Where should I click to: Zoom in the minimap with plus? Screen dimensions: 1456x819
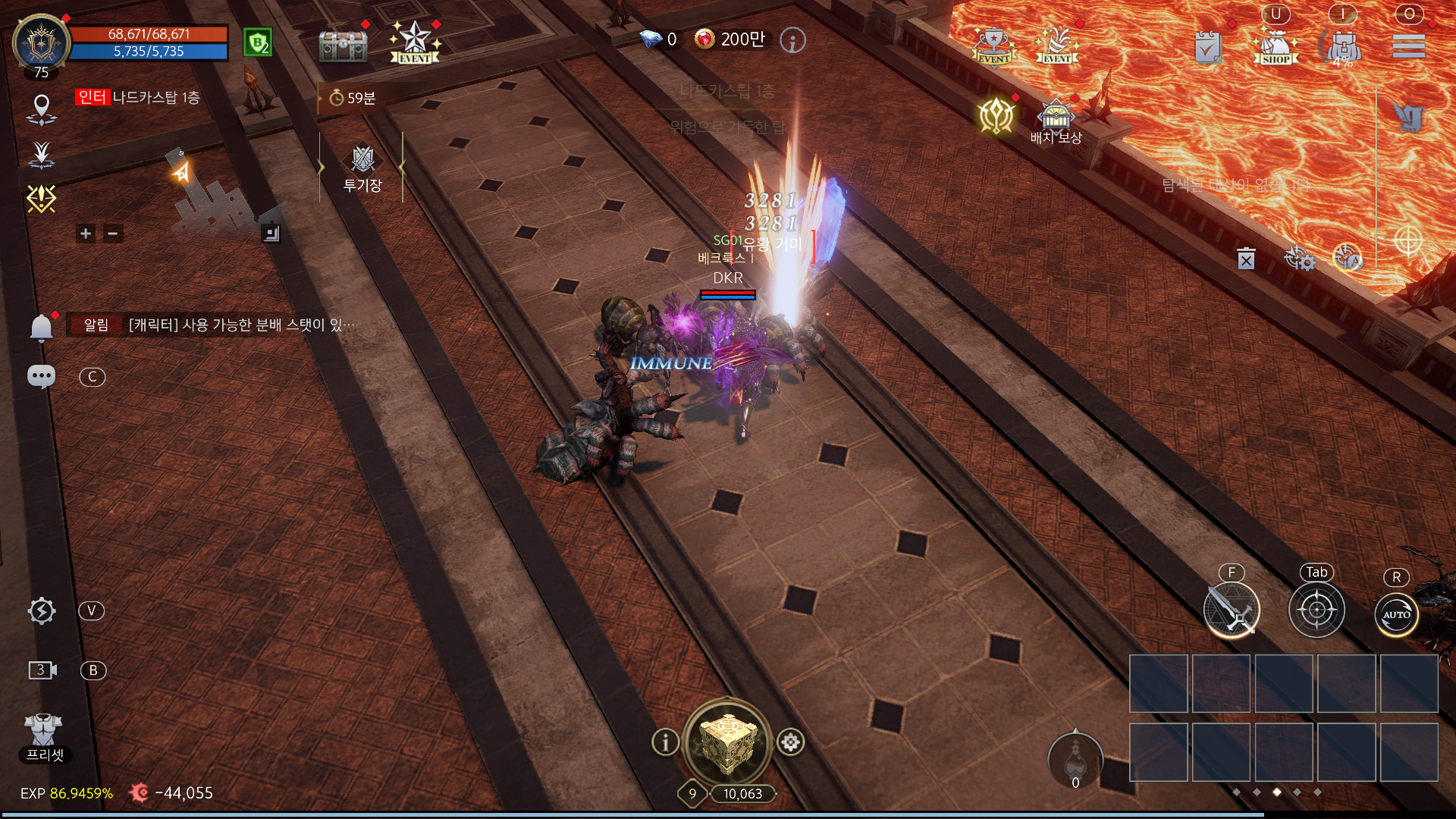[86, 234]
